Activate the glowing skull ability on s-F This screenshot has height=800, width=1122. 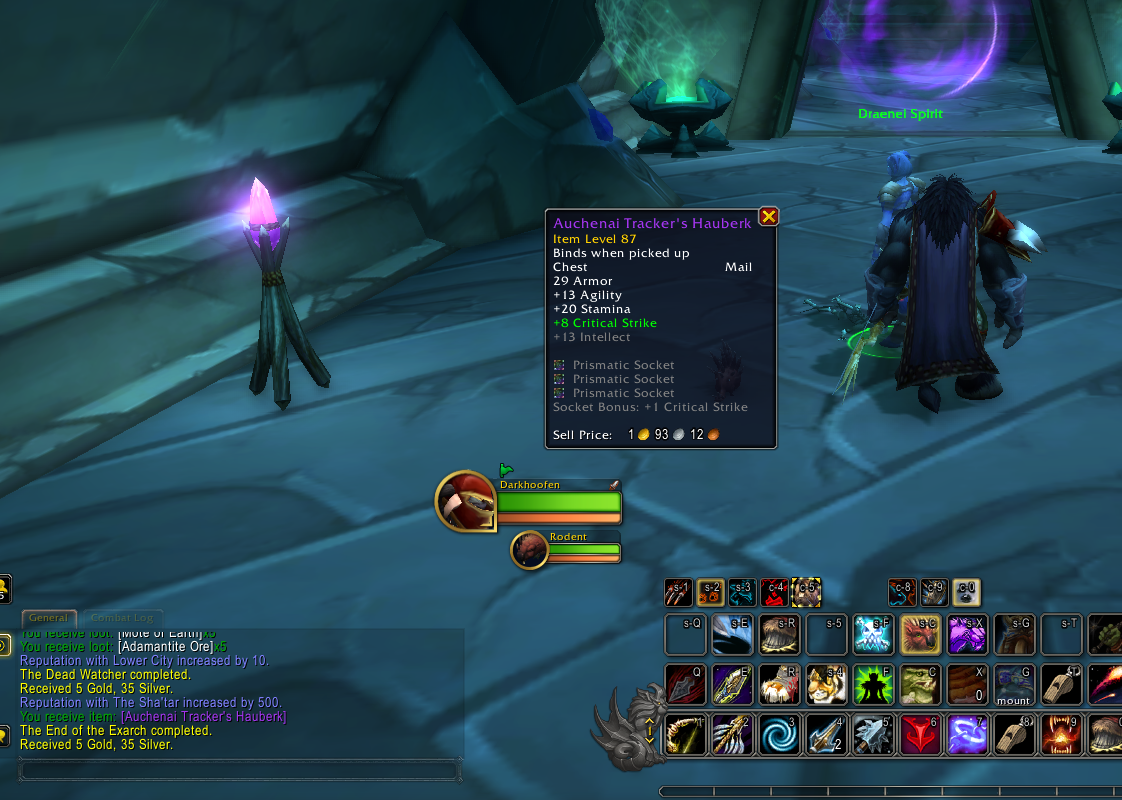click(872, 634)
